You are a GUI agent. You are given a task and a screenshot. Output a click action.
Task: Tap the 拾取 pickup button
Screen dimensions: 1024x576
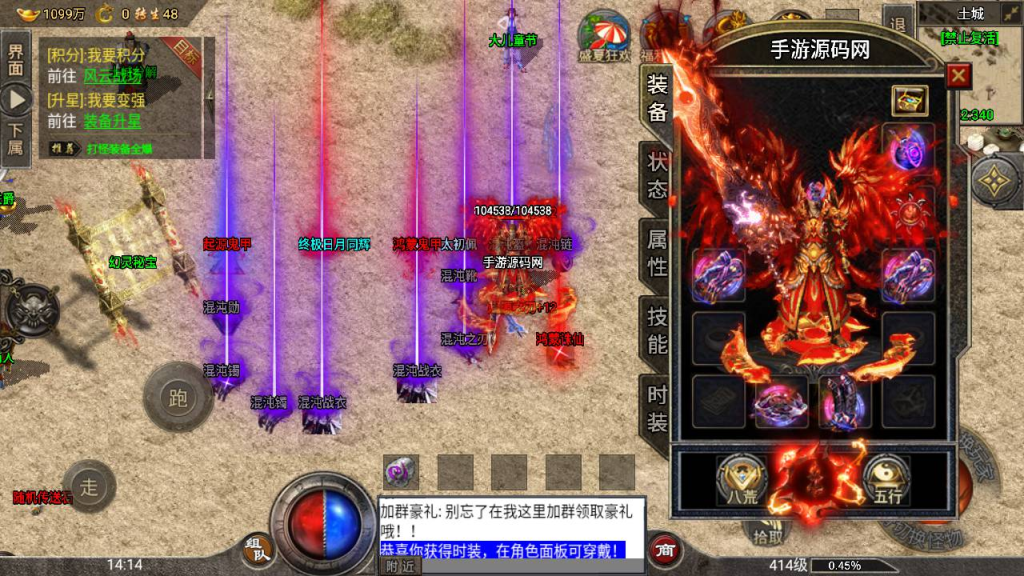pos(768,537)
